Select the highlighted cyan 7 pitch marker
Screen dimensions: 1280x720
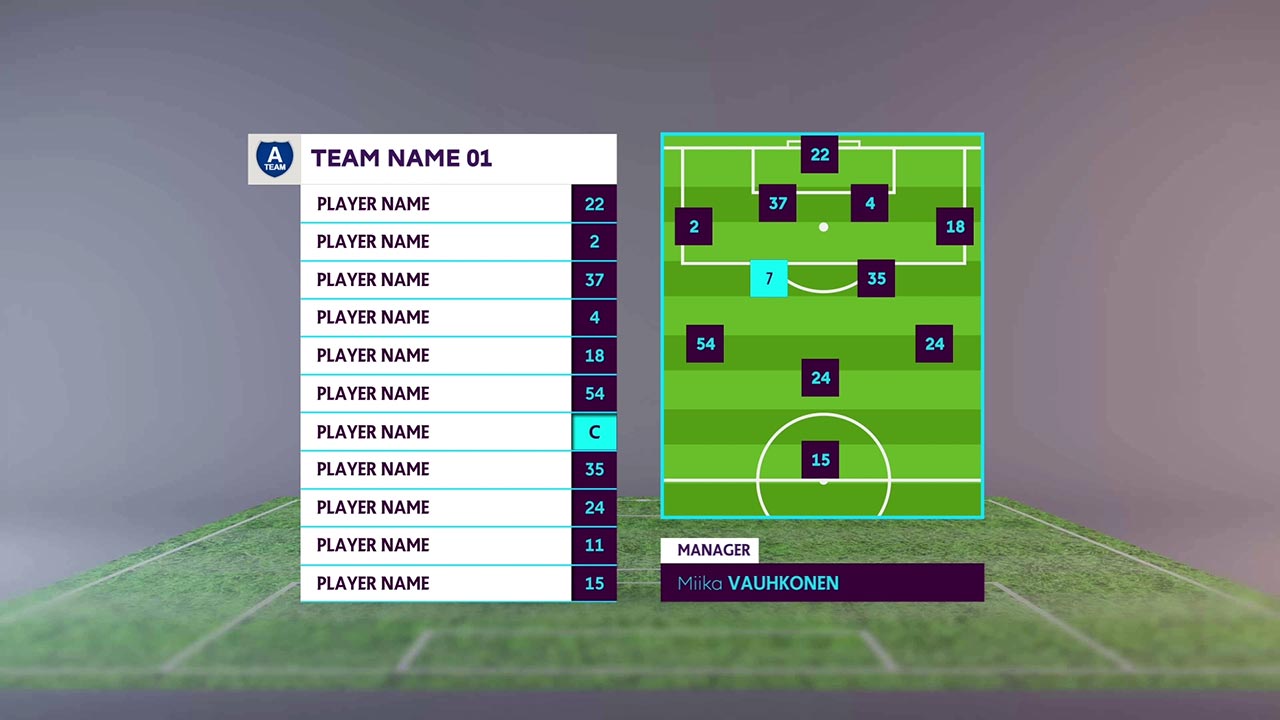click(769, 279)
